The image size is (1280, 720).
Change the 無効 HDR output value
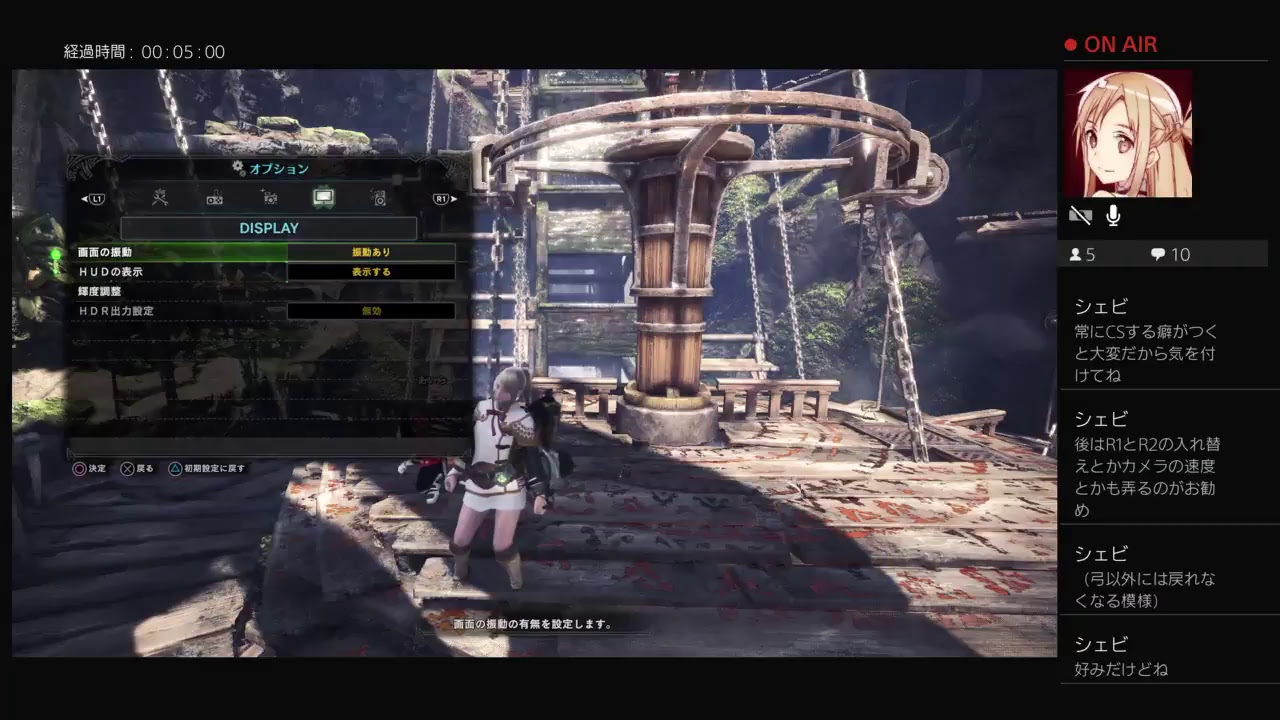371,311
